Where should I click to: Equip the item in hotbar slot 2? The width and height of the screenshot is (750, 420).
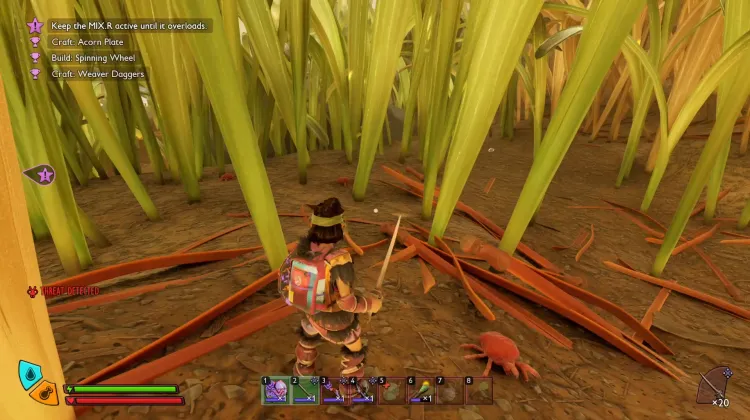point(304,390)
